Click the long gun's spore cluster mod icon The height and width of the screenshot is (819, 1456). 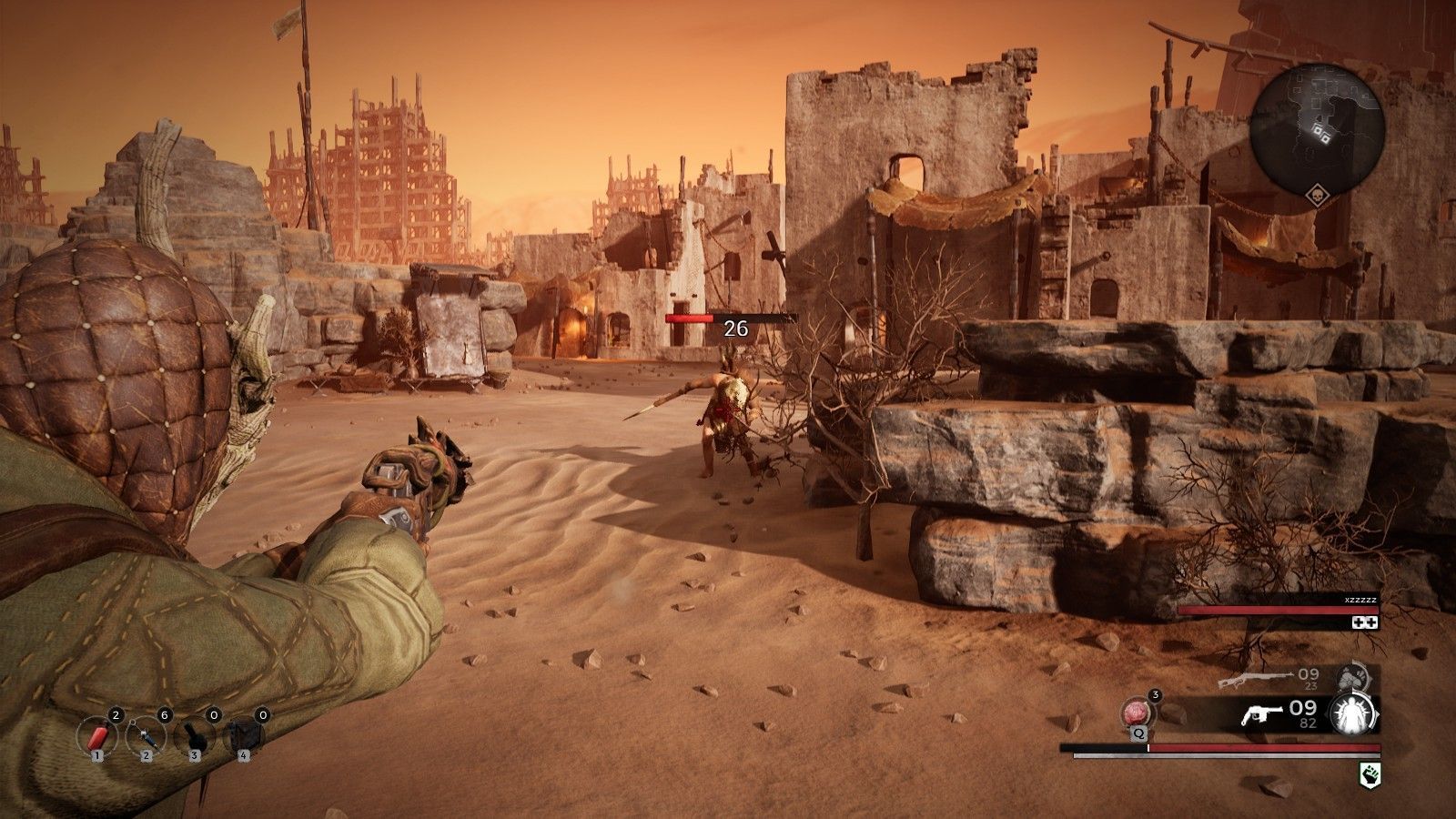1352,678
